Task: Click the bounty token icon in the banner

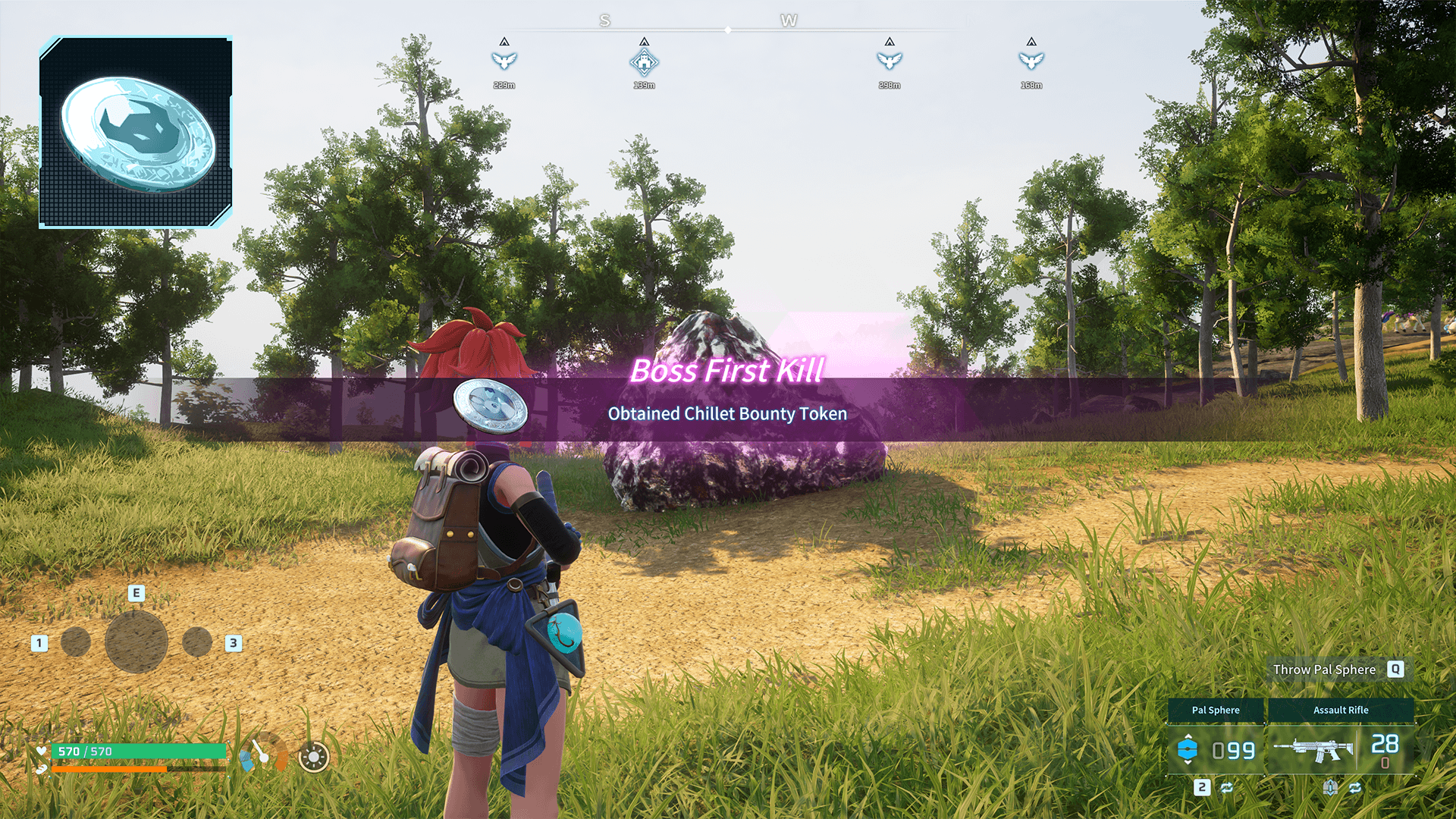Action: pyautogui.click(x=490, y=406)
